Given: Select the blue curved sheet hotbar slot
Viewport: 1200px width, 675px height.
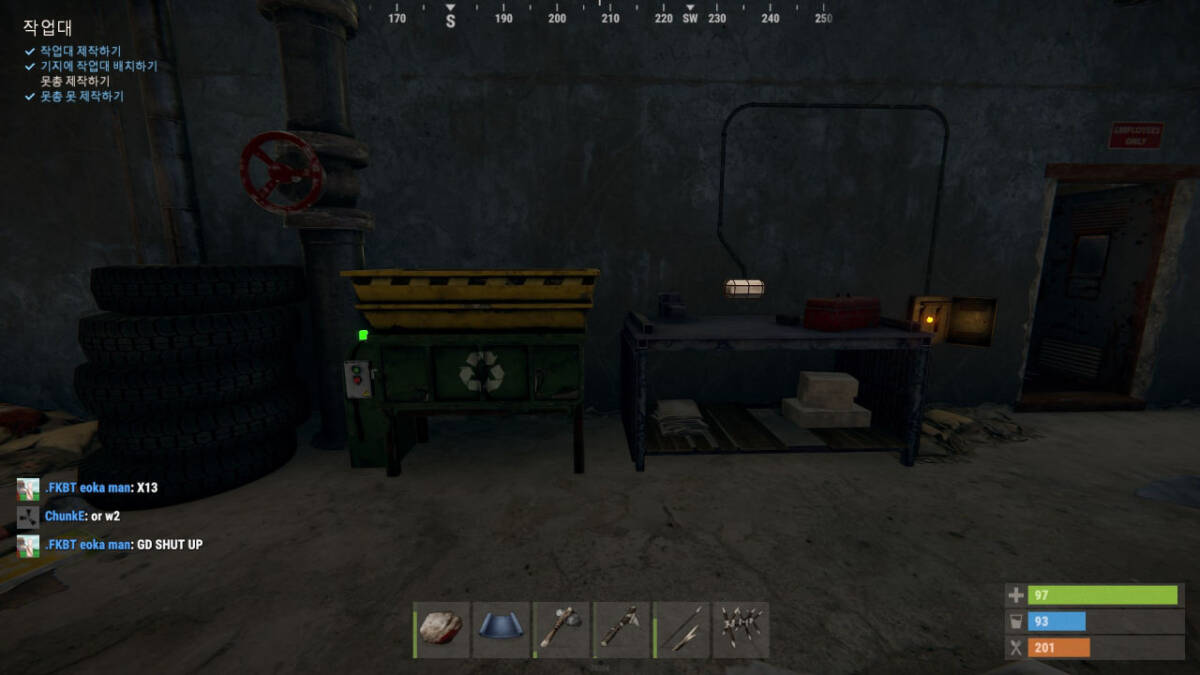Looking at the screenshot, I should (x=501, y=629).
